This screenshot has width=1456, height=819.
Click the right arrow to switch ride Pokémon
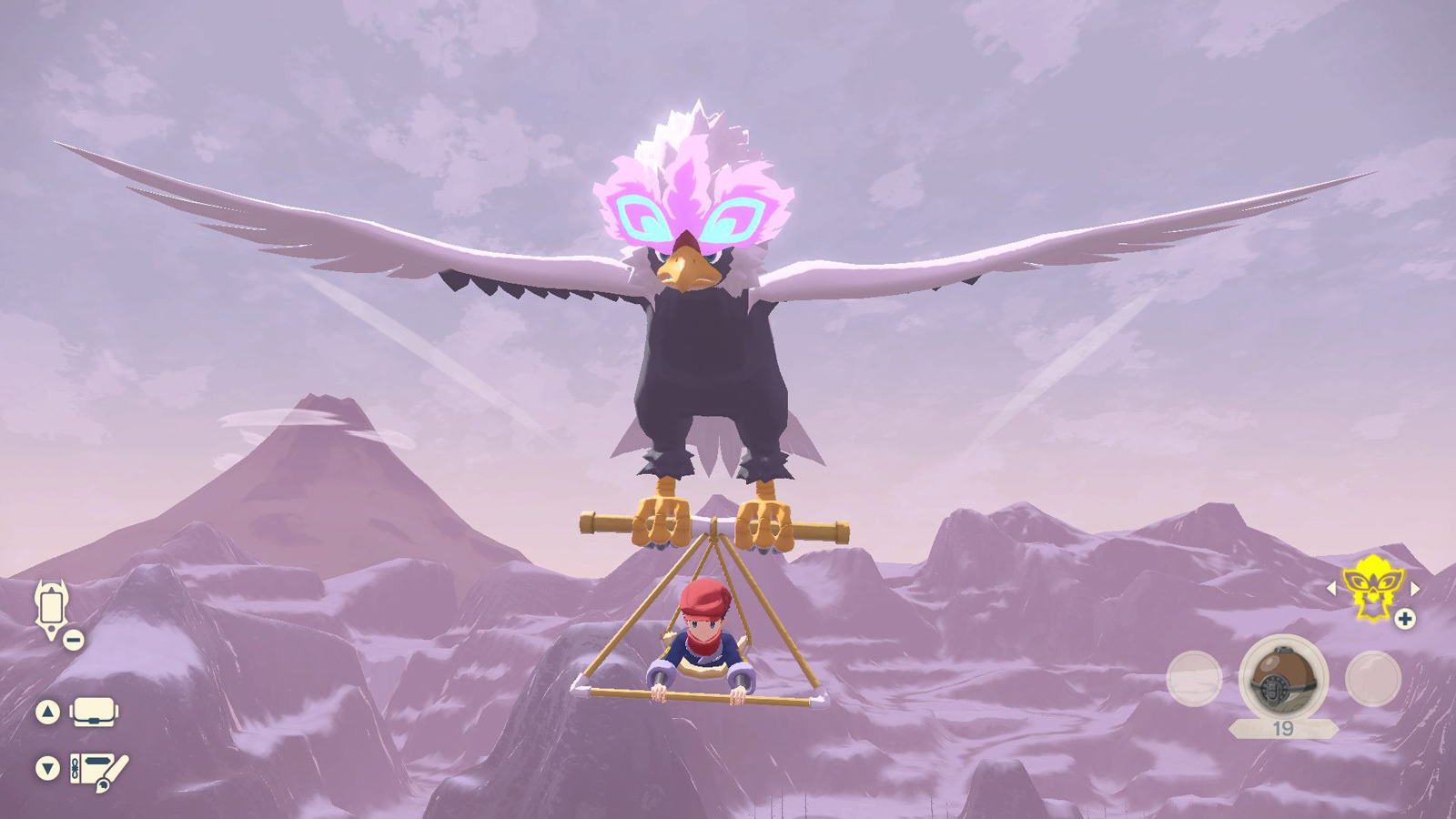1414,587
